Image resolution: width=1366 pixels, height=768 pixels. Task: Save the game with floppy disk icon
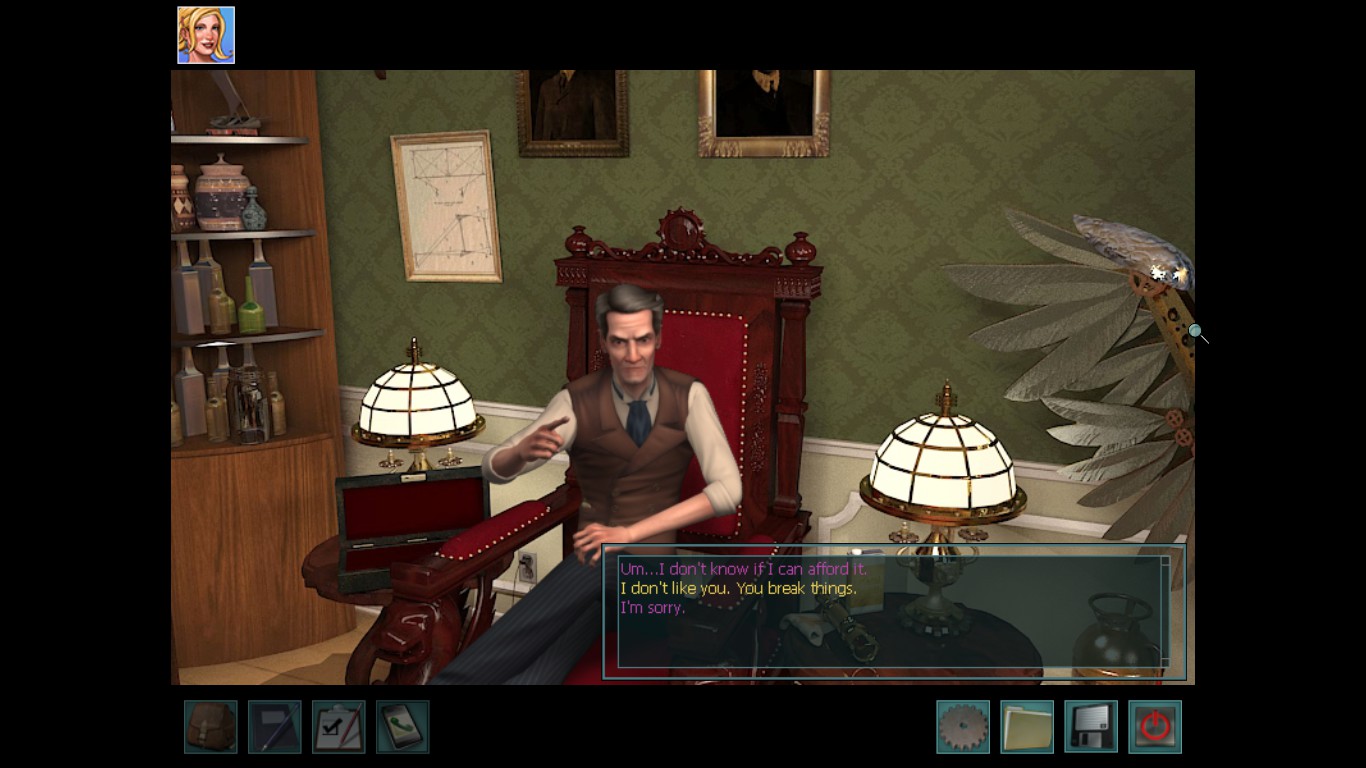[1091, 727]
